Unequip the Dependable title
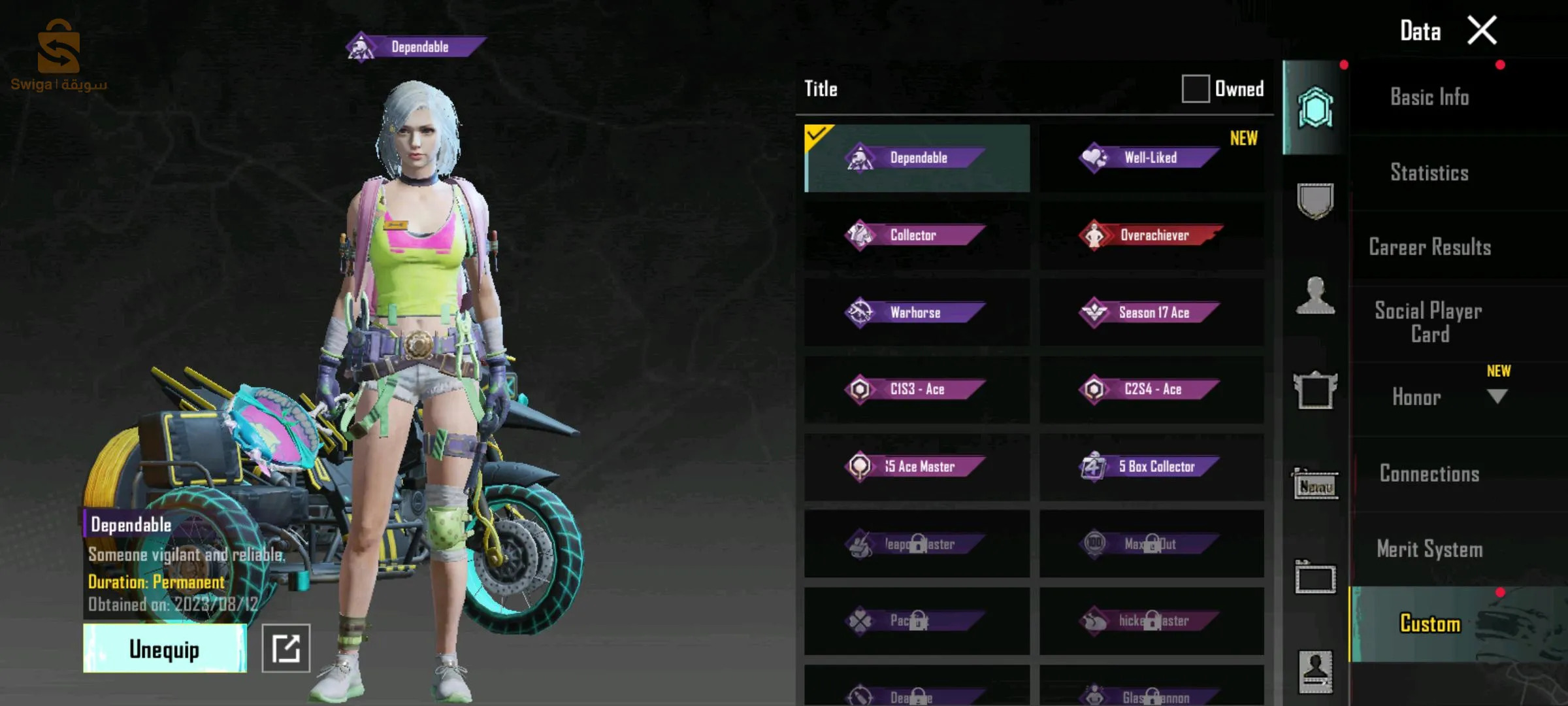 coord(165,648)
